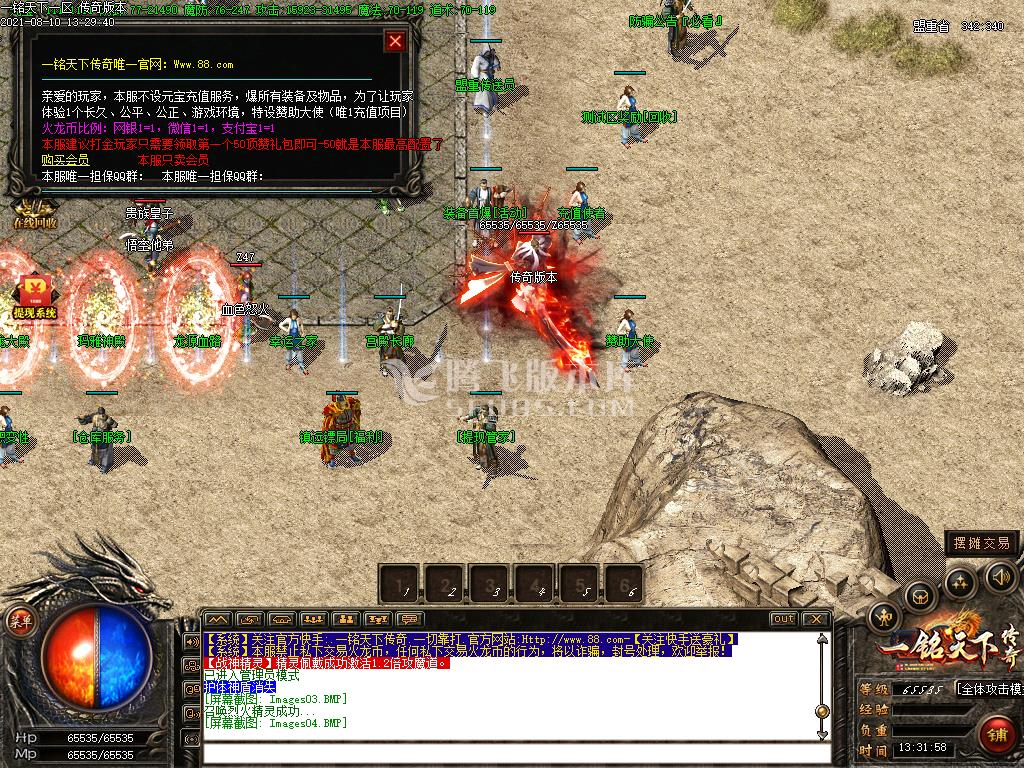Click the first chat toolbar mountain icon
The width and height of the screenshot is (1024, 768).
pos(217,619)
